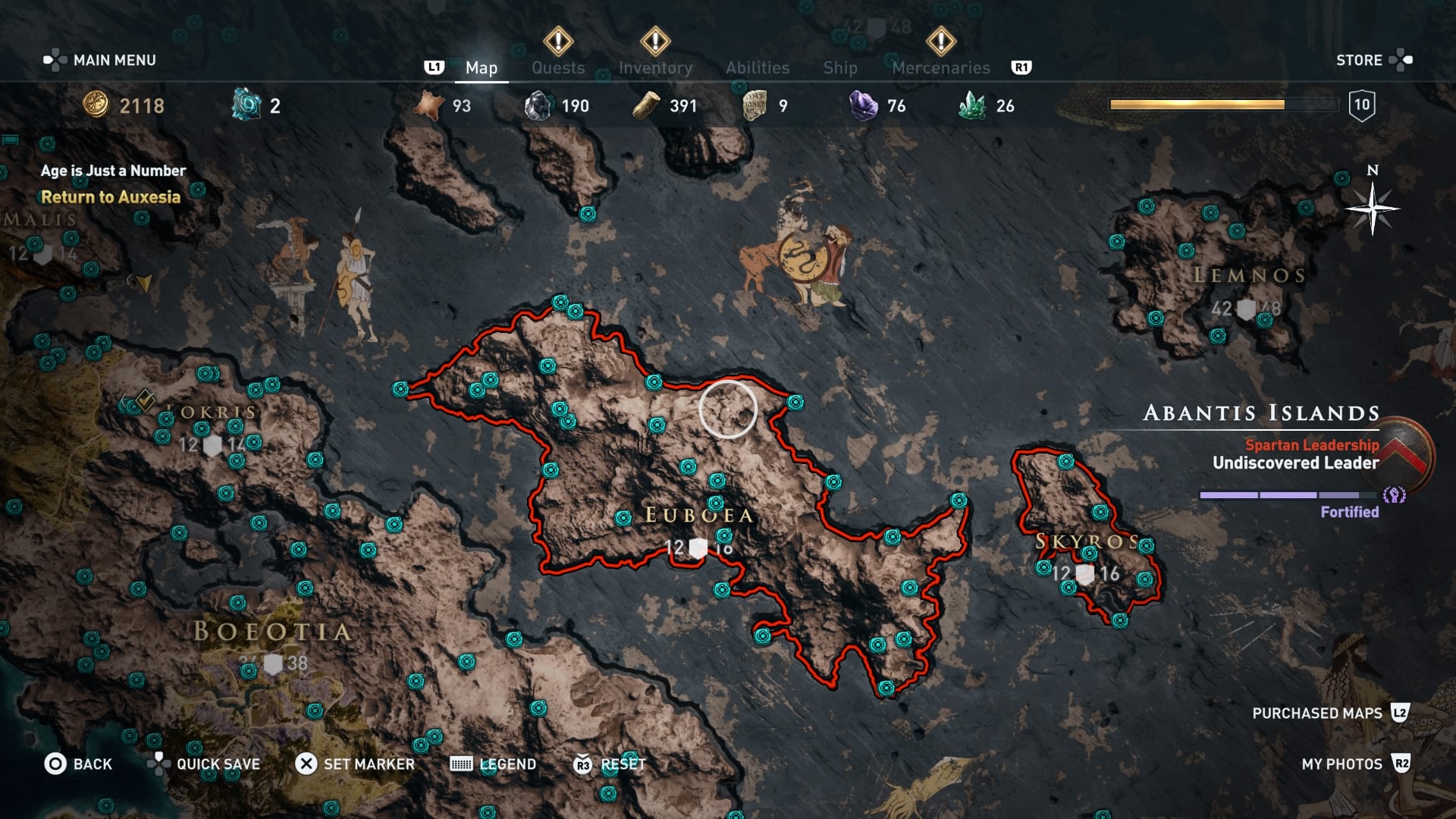Select the obsidian glass resource icon
1456x819 pixels.
[x=540, y=105]
